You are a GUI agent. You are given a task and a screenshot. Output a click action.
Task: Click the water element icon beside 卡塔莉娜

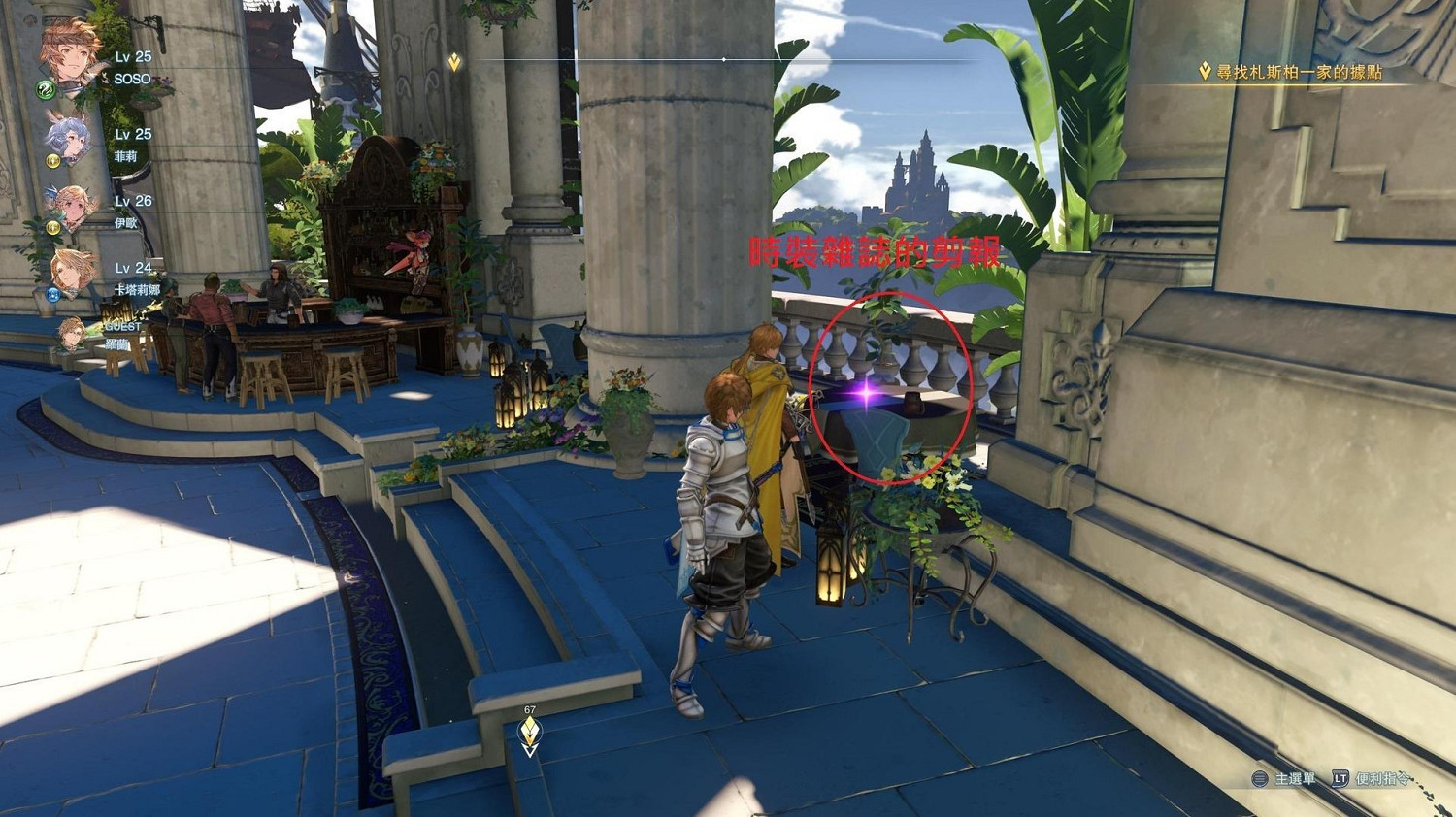point(53,294)
